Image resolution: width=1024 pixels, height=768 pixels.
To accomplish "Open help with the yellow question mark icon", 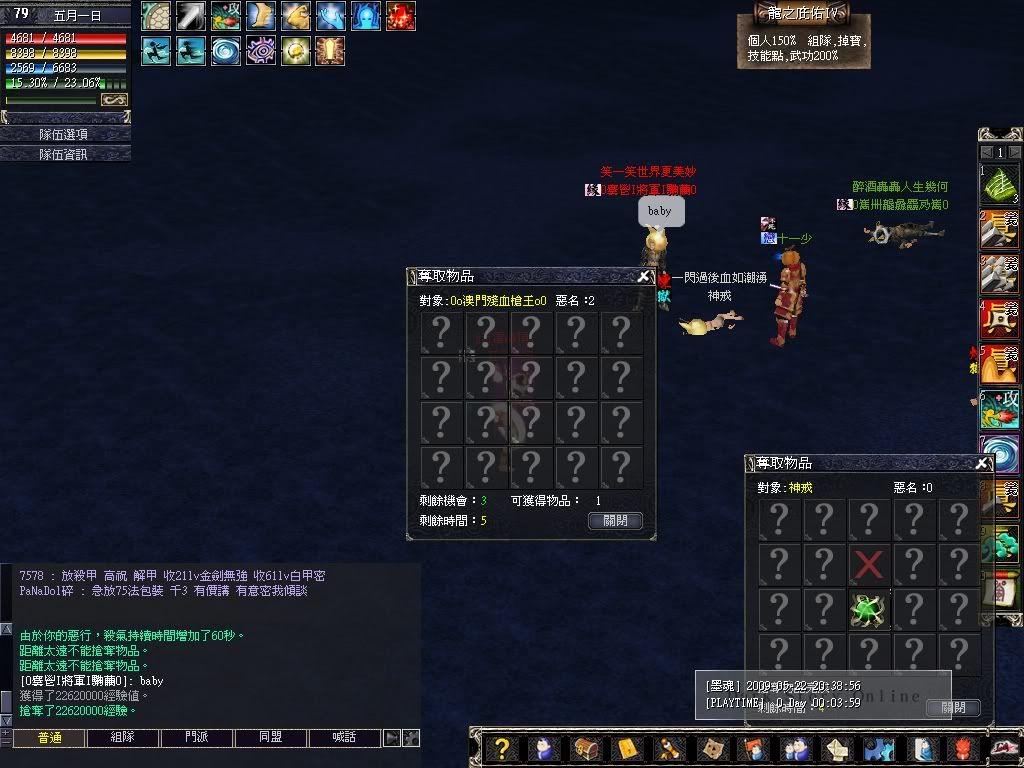I will pyautogui.click(x=503, y=748).
